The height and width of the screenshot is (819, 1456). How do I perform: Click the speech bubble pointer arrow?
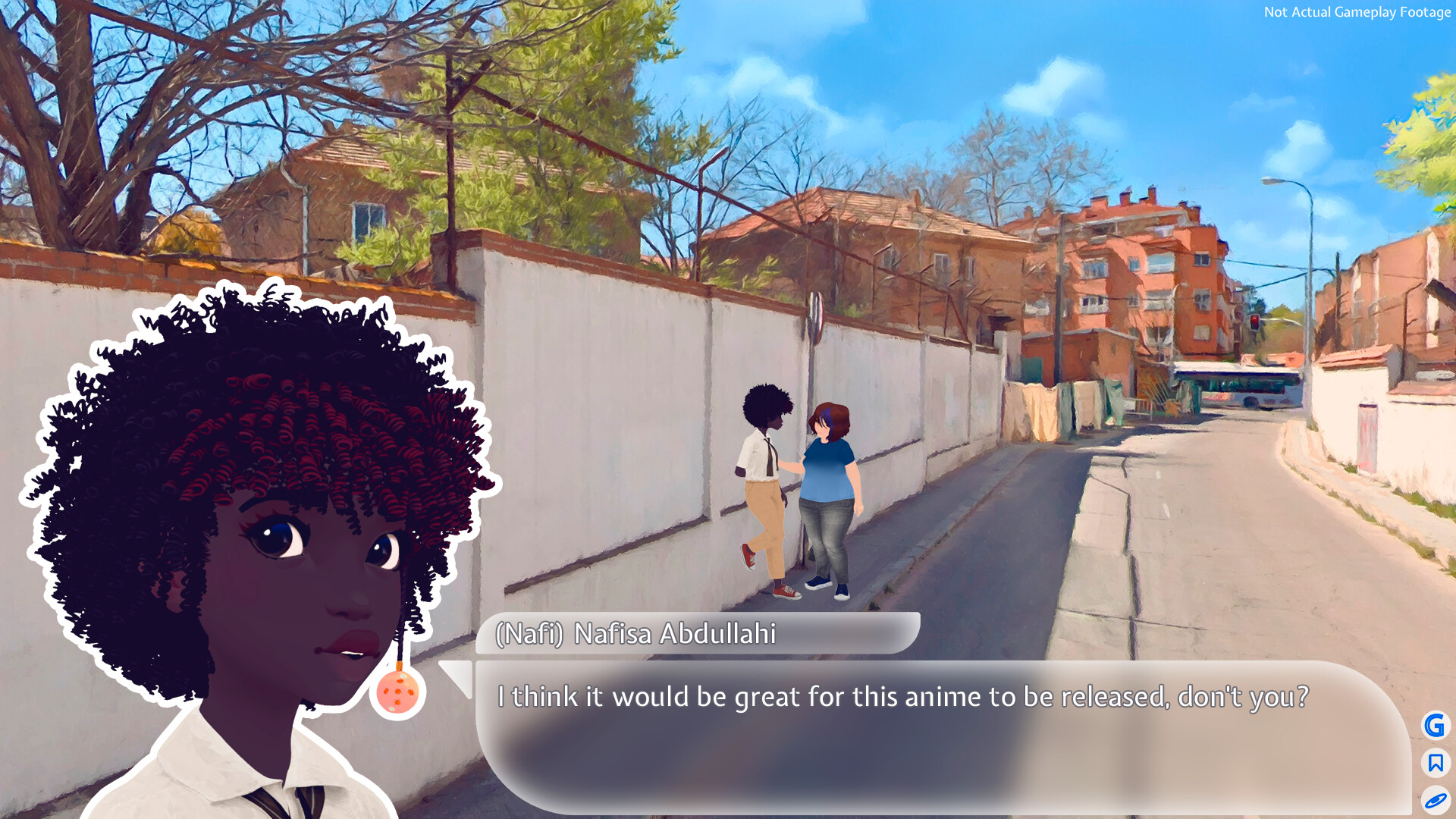455,679
